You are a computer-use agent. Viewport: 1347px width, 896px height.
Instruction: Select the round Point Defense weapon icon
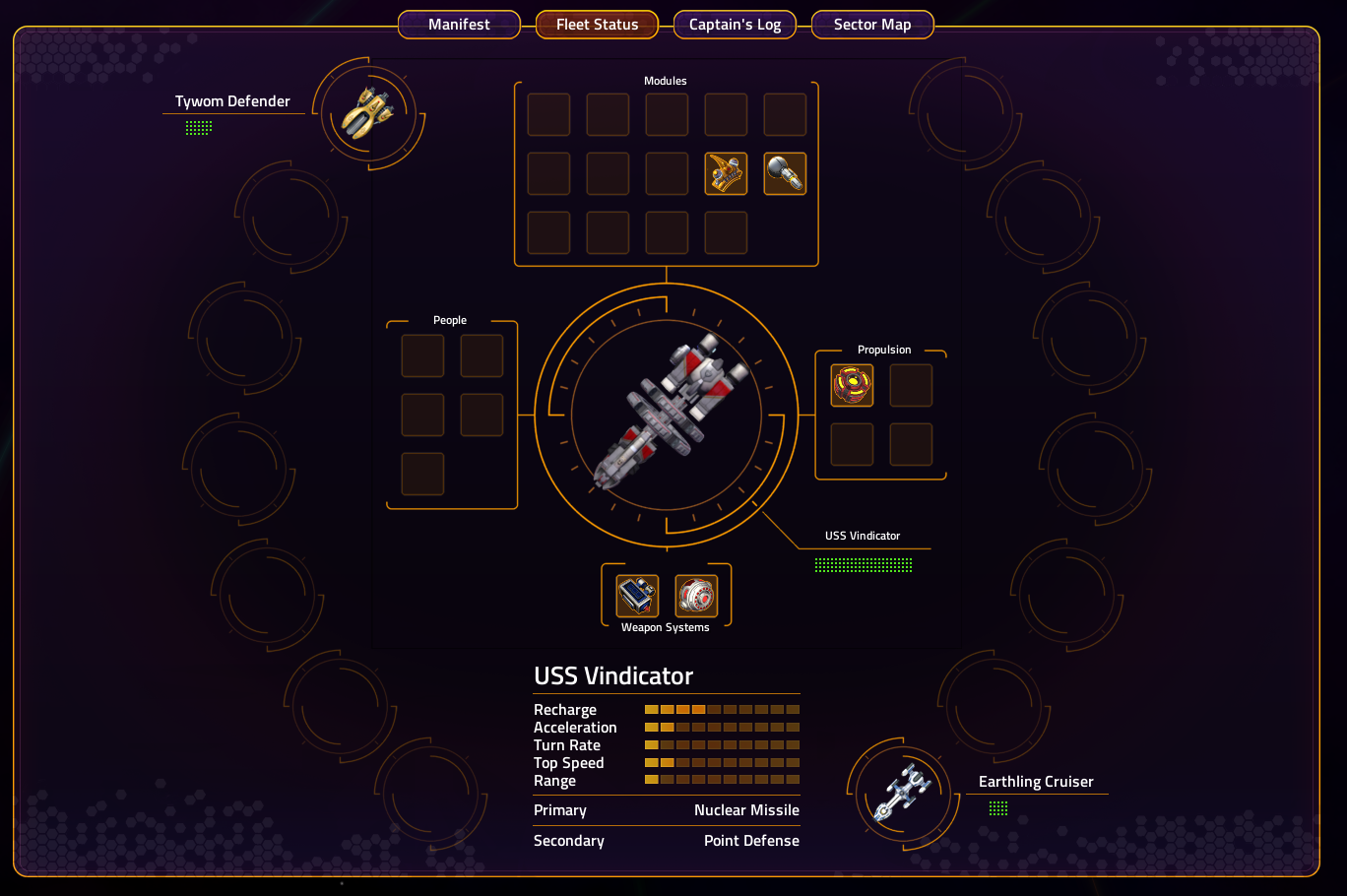click(x=696, y=596)
